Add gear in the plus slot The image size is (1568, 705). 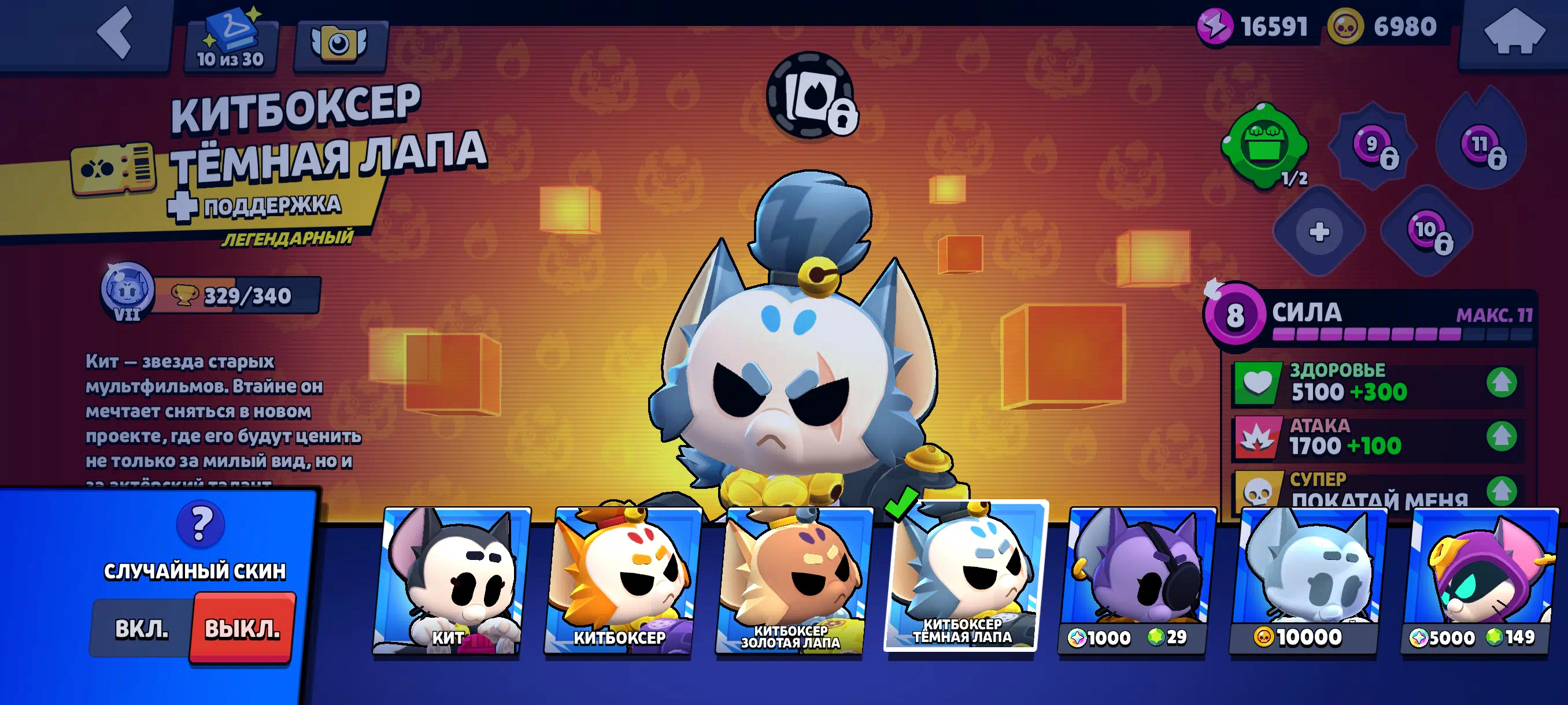click(x=1318, y=232)
